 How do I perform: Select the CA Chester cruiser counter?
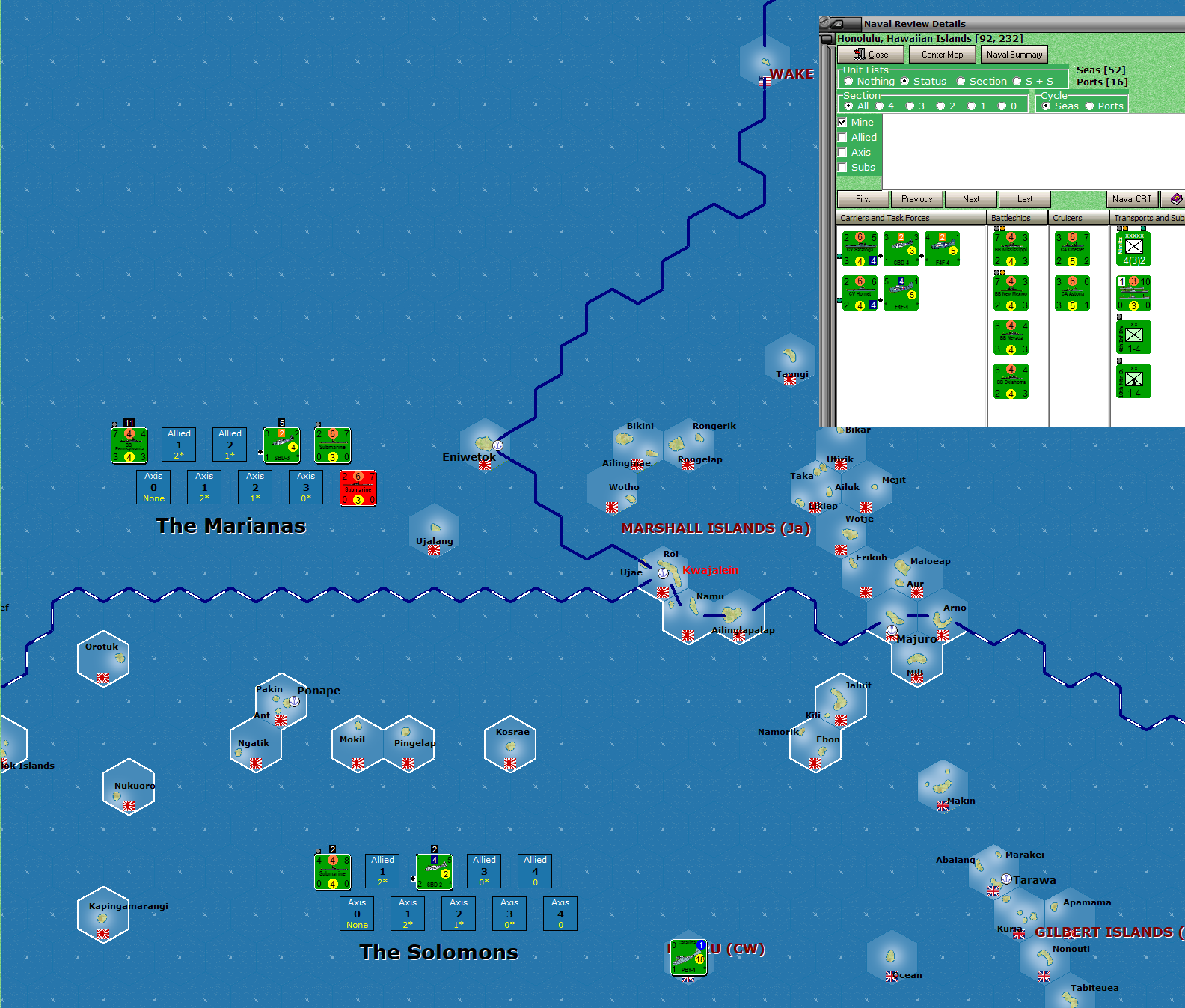(1072, 248)
